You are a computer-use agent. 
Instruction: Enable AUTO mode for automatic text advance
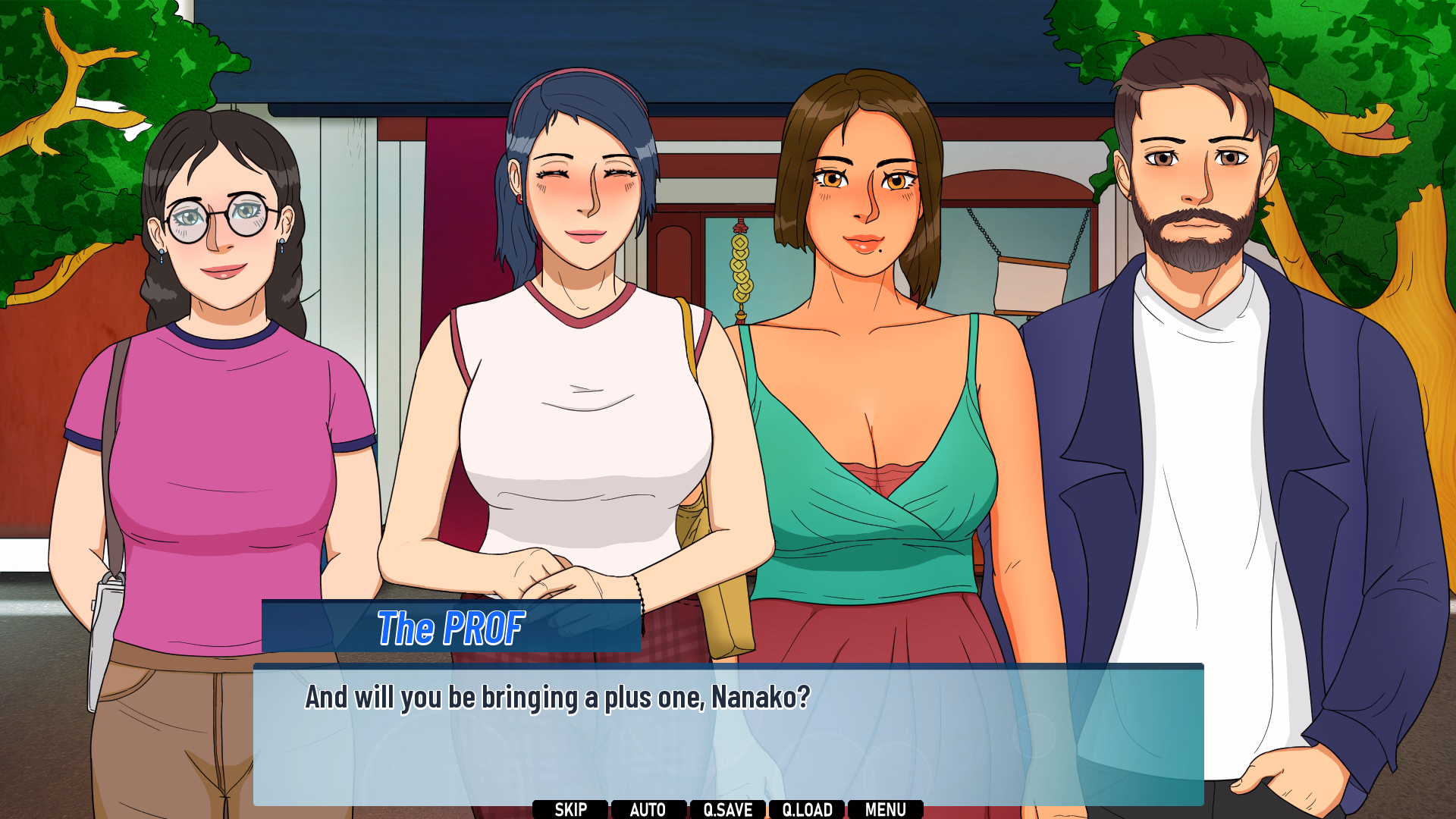(648, 808)
